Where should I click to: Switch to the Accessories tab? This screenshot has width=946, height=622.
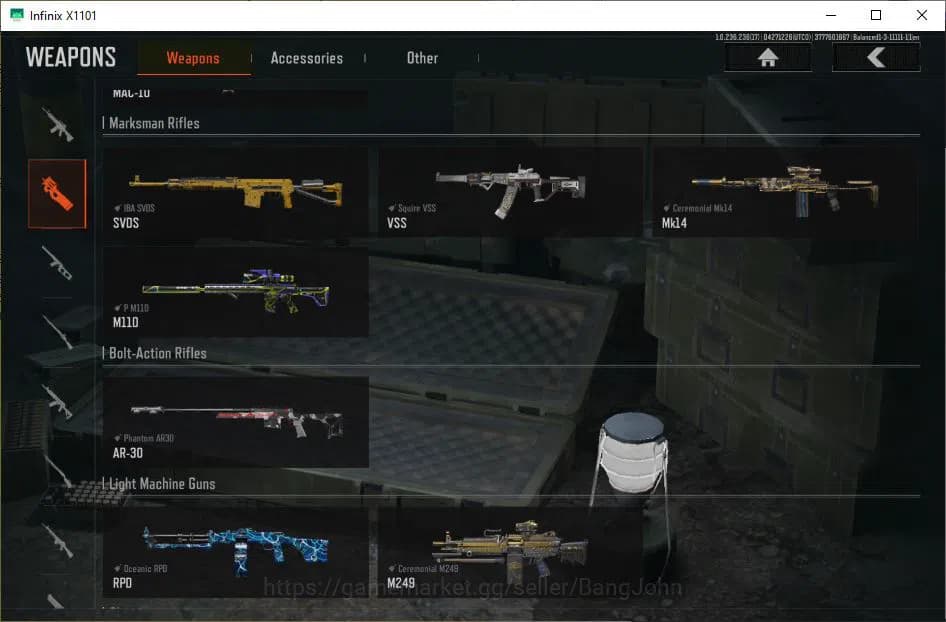point(306,58)
